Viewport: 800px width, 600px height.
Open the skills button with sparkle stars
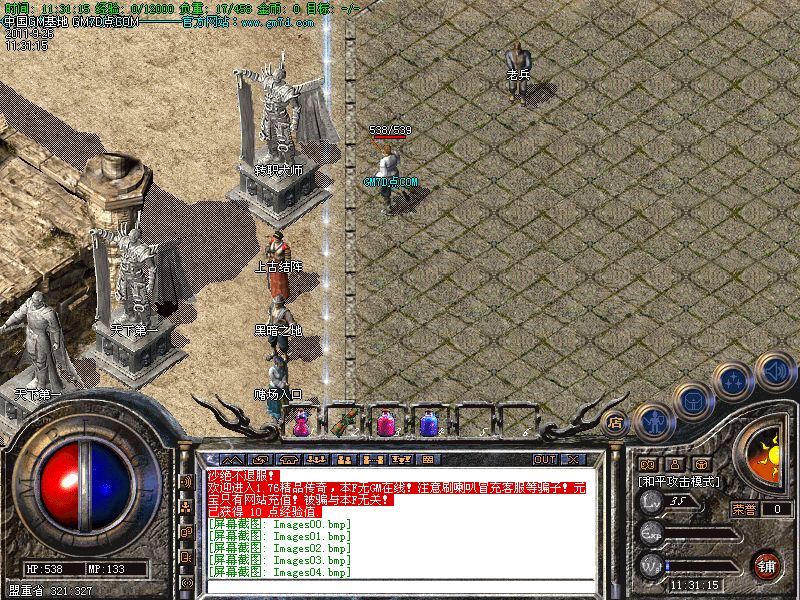coord(735,379)
